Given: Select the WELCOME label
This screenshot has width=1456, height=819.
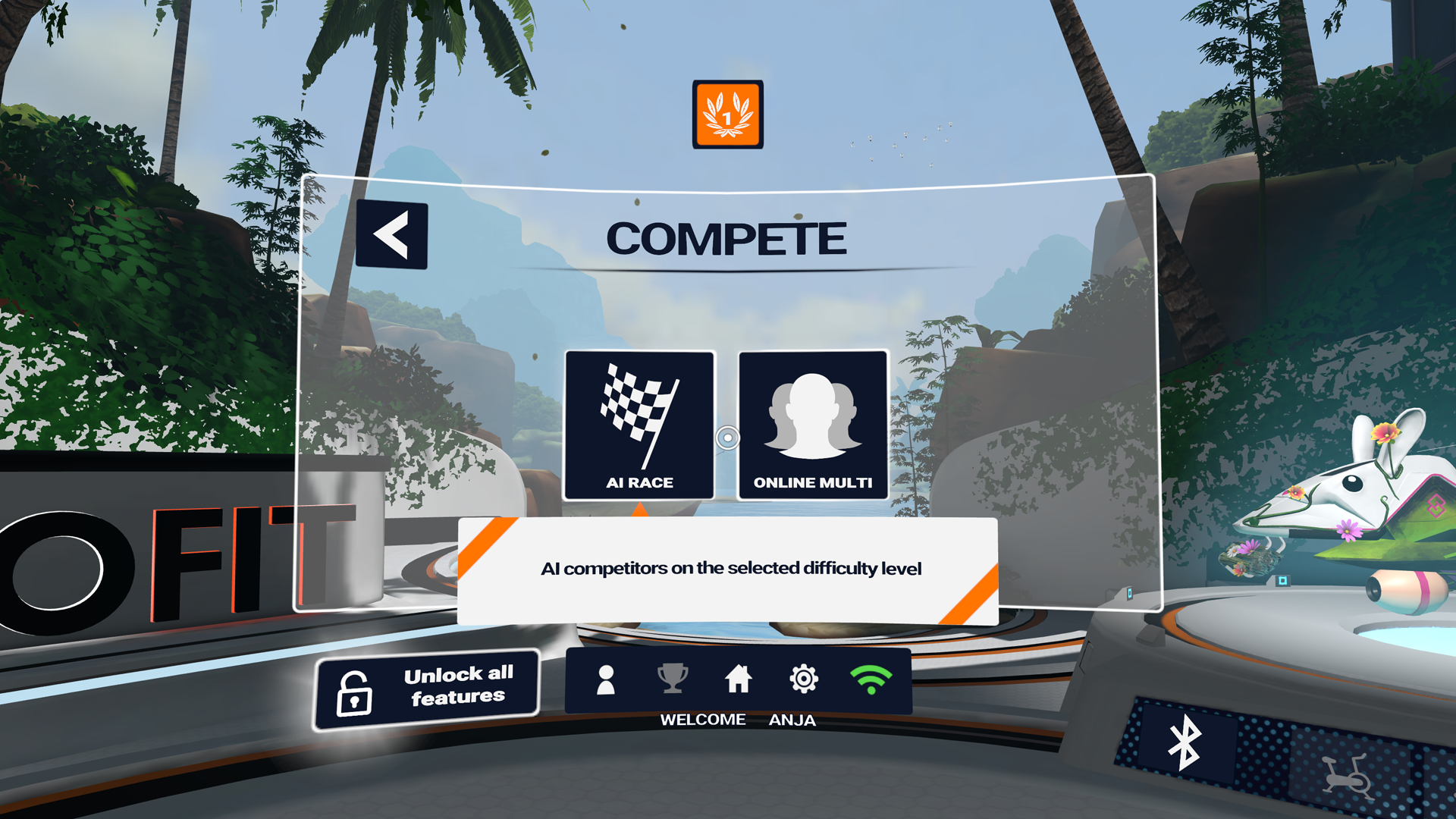Looking at the screenshot, I should point(704,719).
